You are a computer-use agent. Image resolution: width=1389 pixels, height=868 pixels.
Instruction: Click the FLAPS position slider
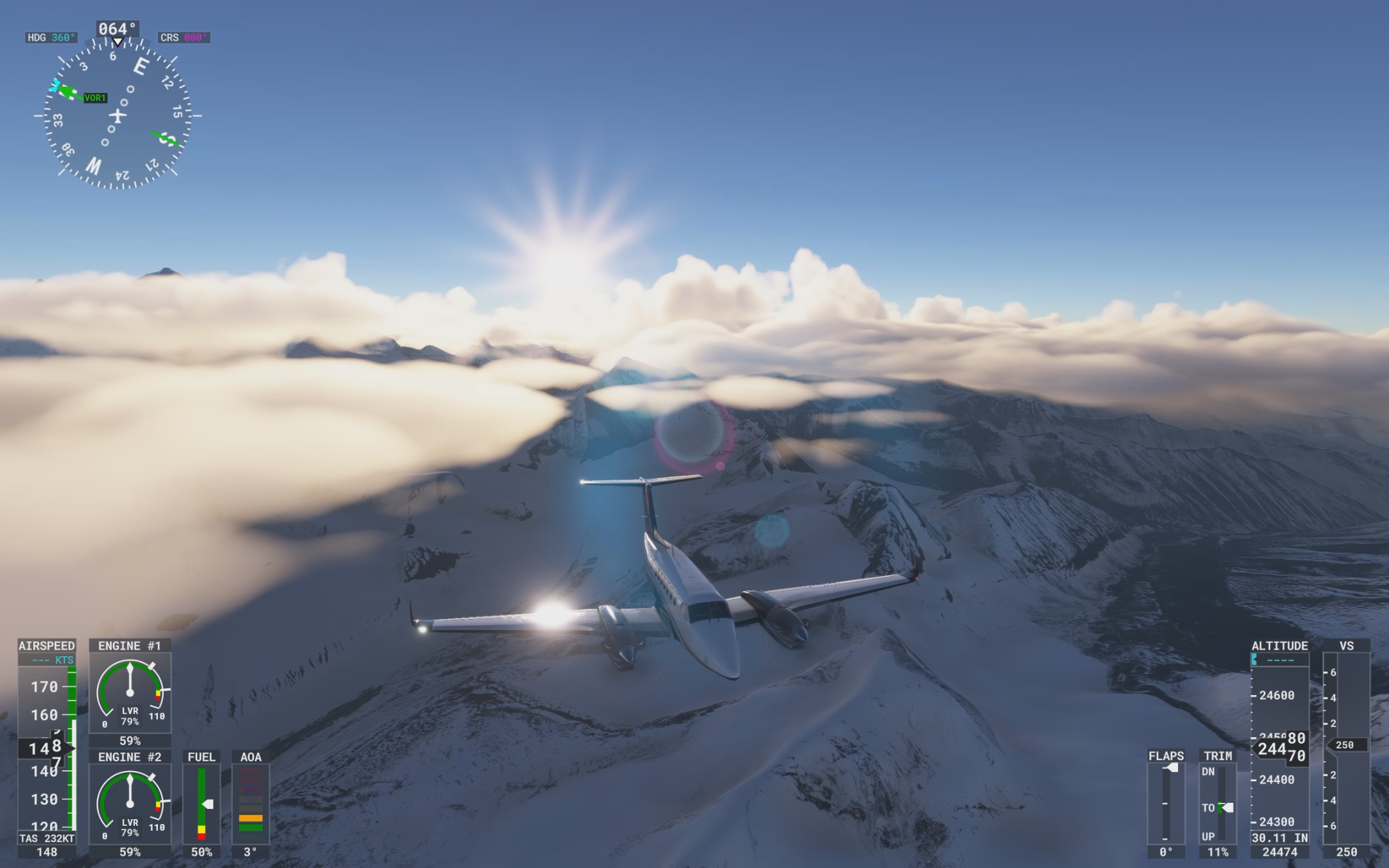1166,803
